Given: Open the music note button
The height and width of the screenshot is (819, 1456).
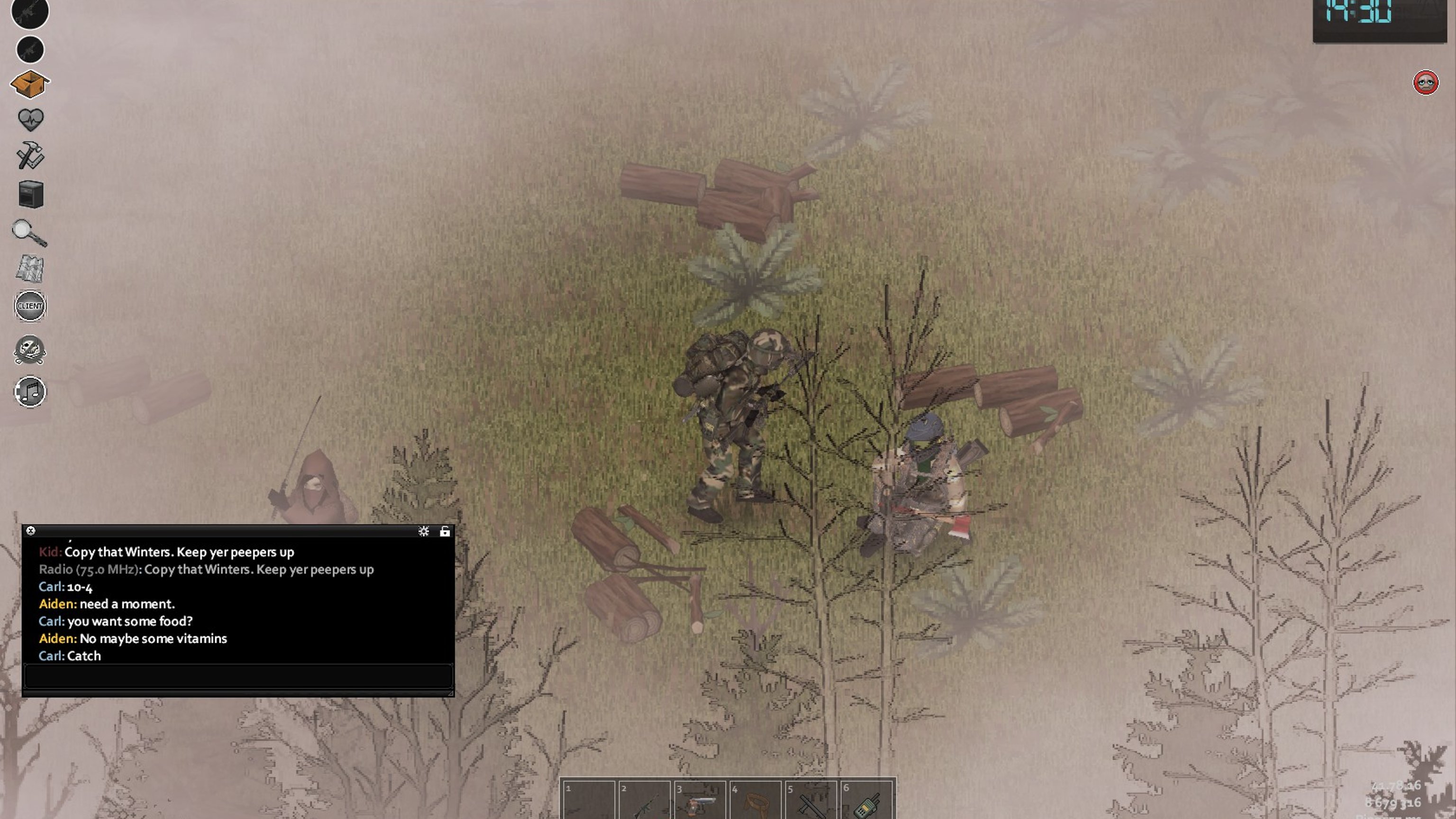Looking at the screenshot, I should point(30,391).
